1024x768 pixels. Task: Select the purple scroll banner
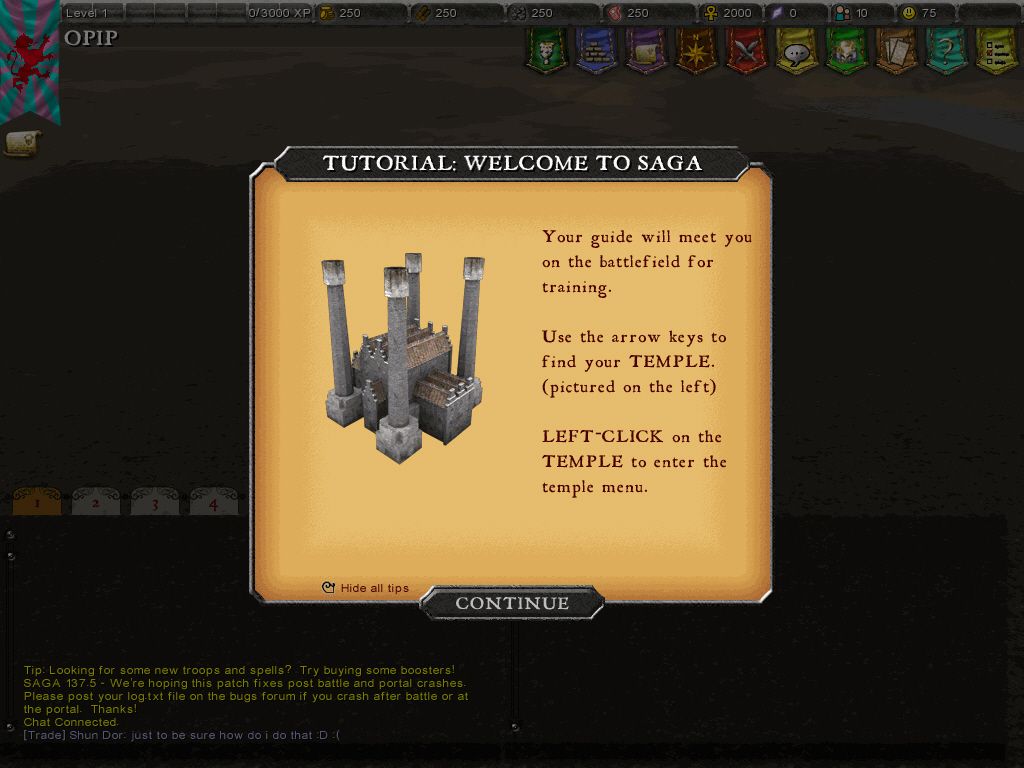coord(646,49)
